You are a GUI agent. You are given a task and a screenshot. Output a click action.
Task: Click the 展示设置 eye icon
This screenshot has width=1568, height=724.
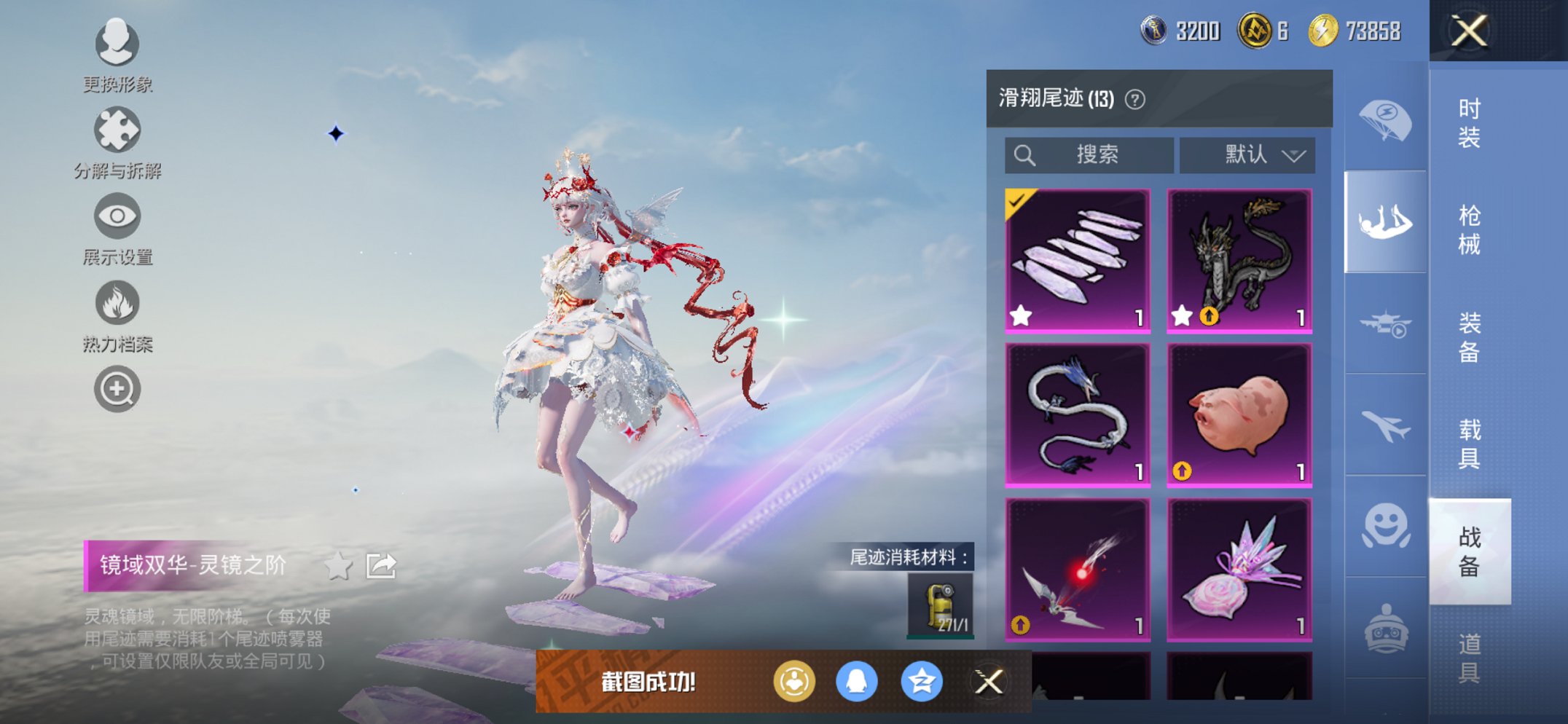(117, 216)
